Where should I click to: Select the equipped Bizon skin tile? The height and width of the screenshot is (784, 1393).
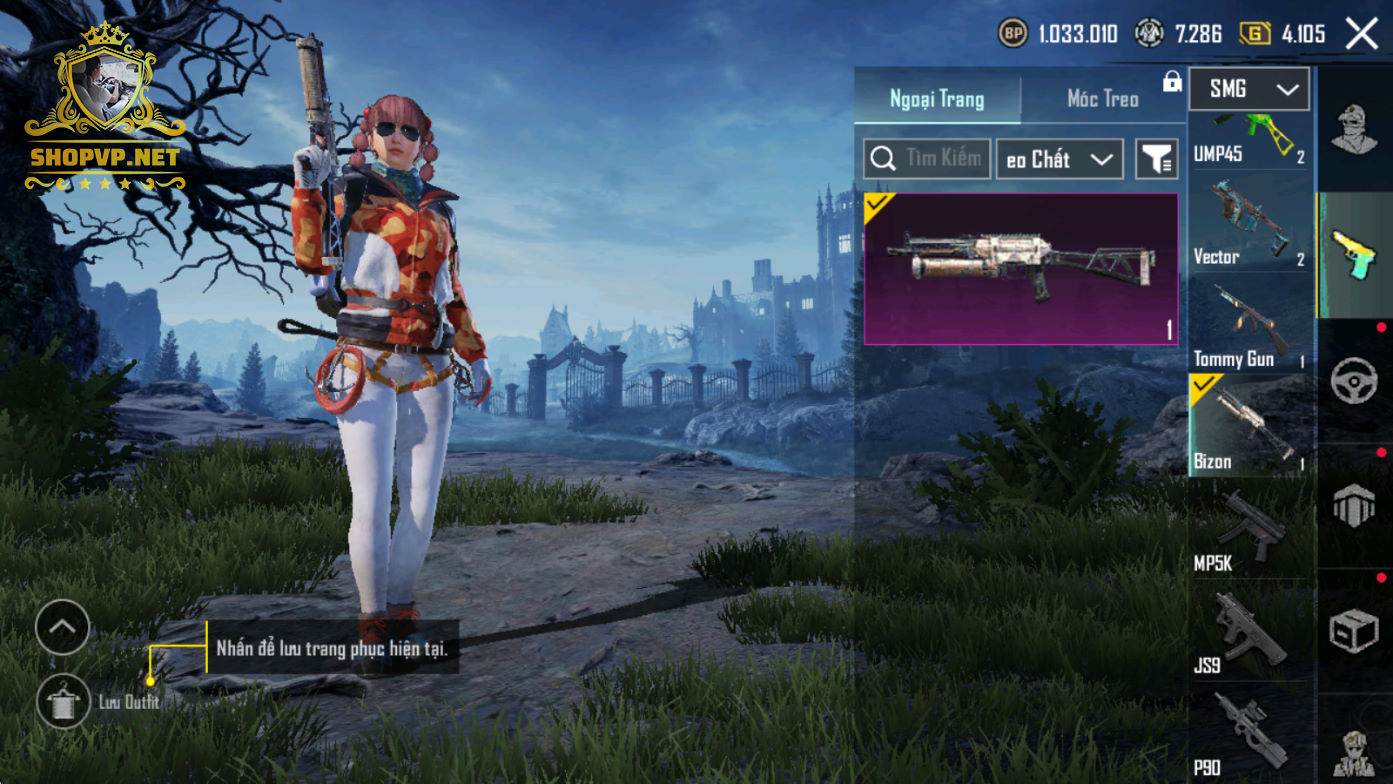click(1021, 268)
